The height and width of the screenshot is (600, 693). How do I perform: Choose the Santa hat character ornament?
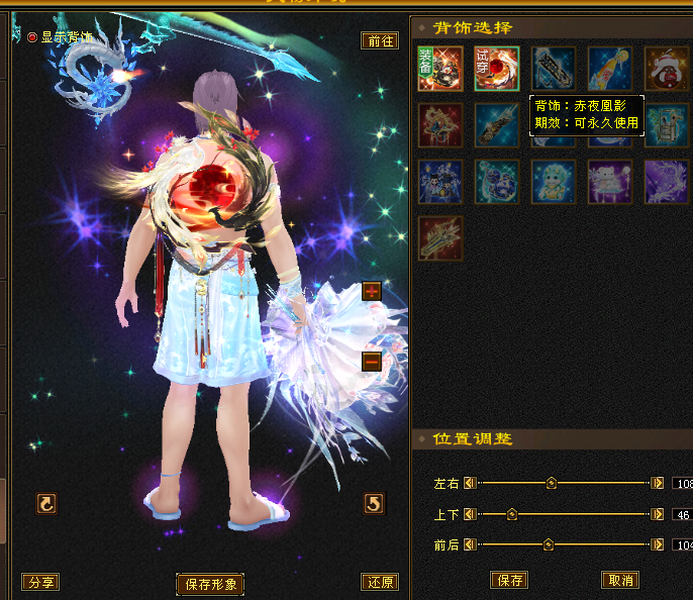(665, 69)
